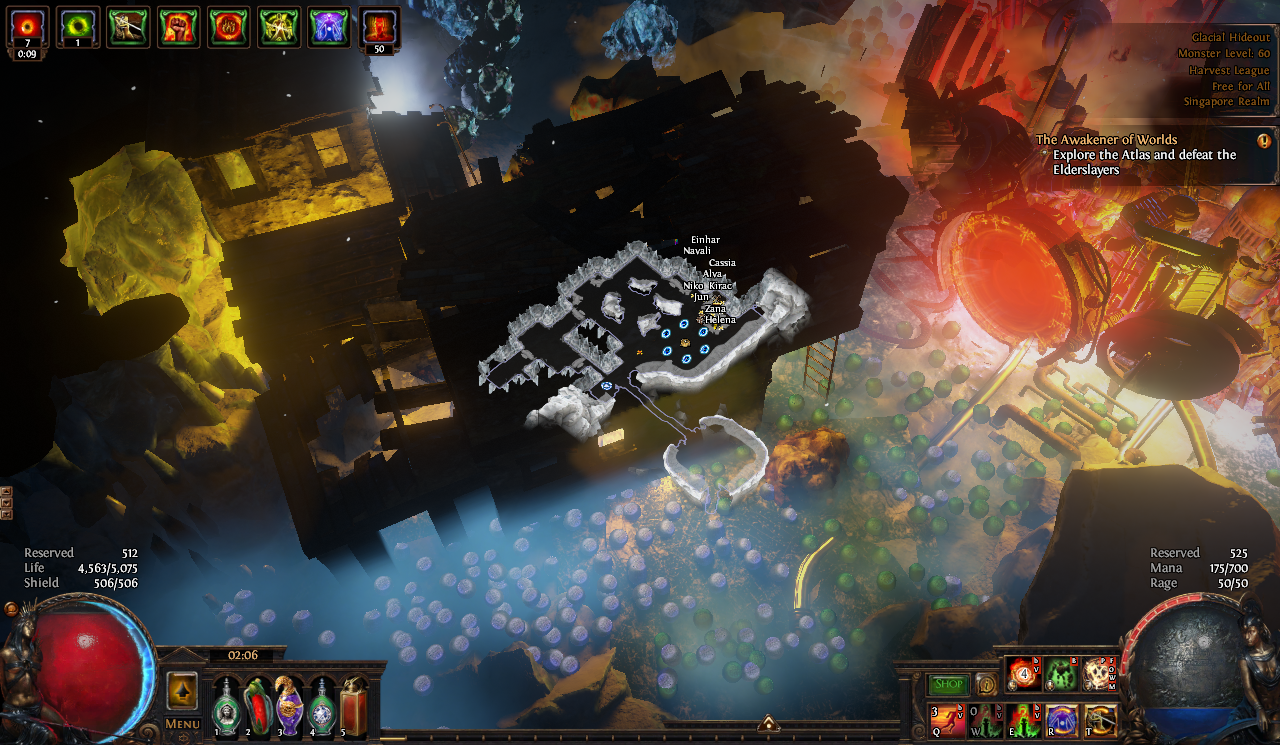Viewport: 1280px width, 745px height.
Task: Click the yellow level-up arrow button
Action: (x=182, y=690)
